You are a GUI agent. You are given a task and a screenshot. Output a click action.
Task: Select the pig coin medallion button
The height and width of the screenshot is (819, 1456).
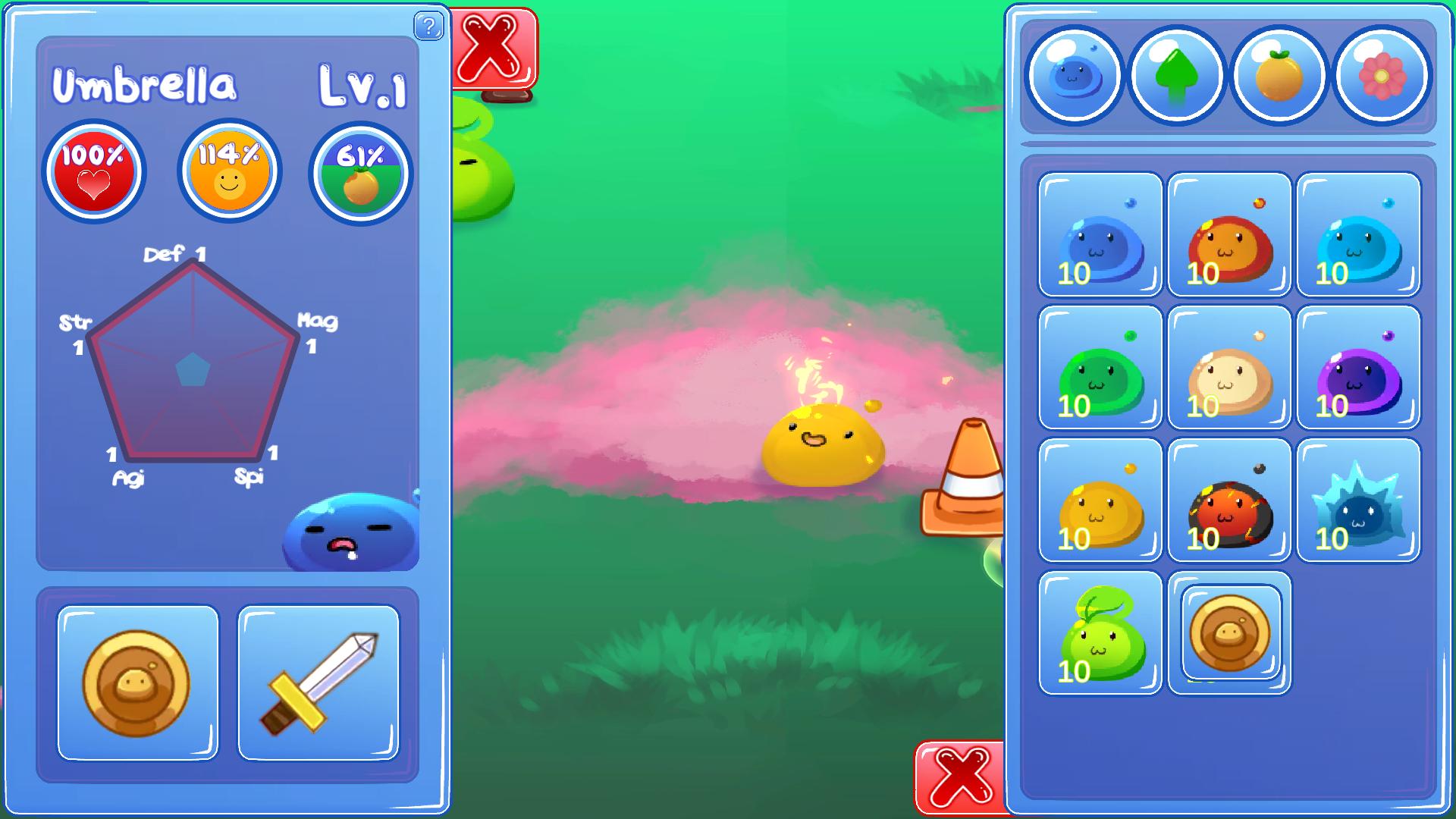136,683
